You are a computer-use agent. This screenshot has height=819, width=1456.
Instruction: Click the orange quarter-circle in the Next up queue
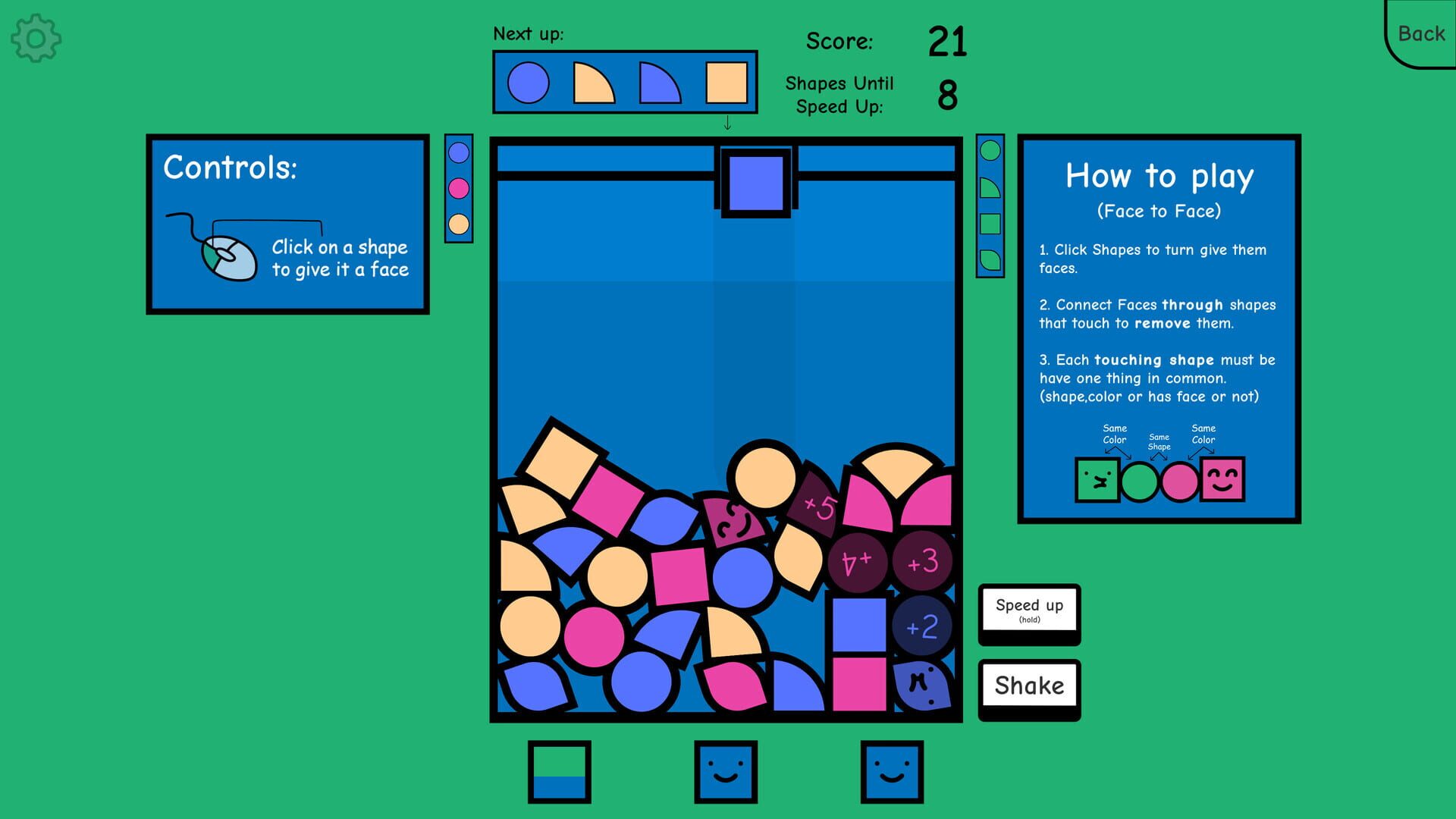tap(592, 83)
